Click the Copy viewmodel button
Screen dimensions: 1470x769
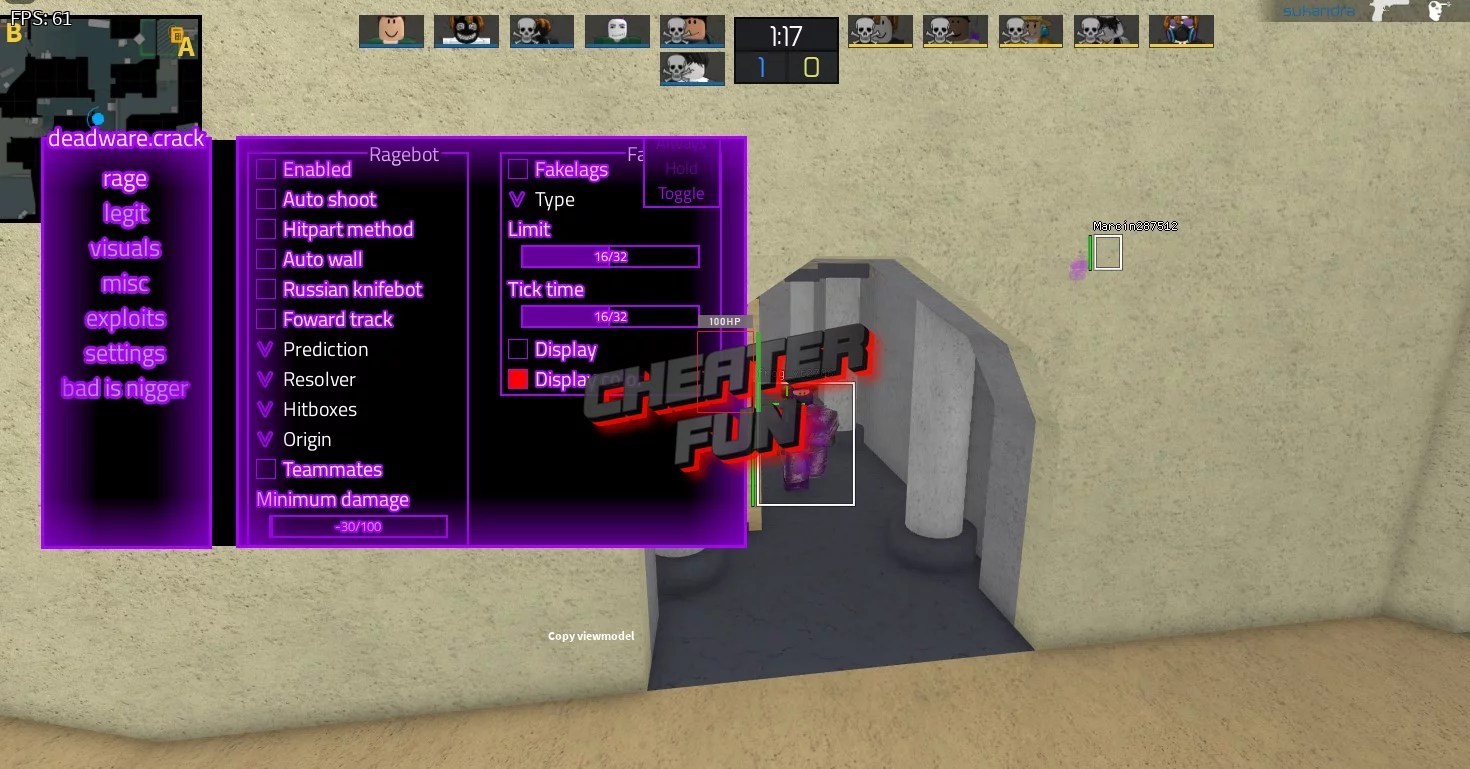point(590,635)
